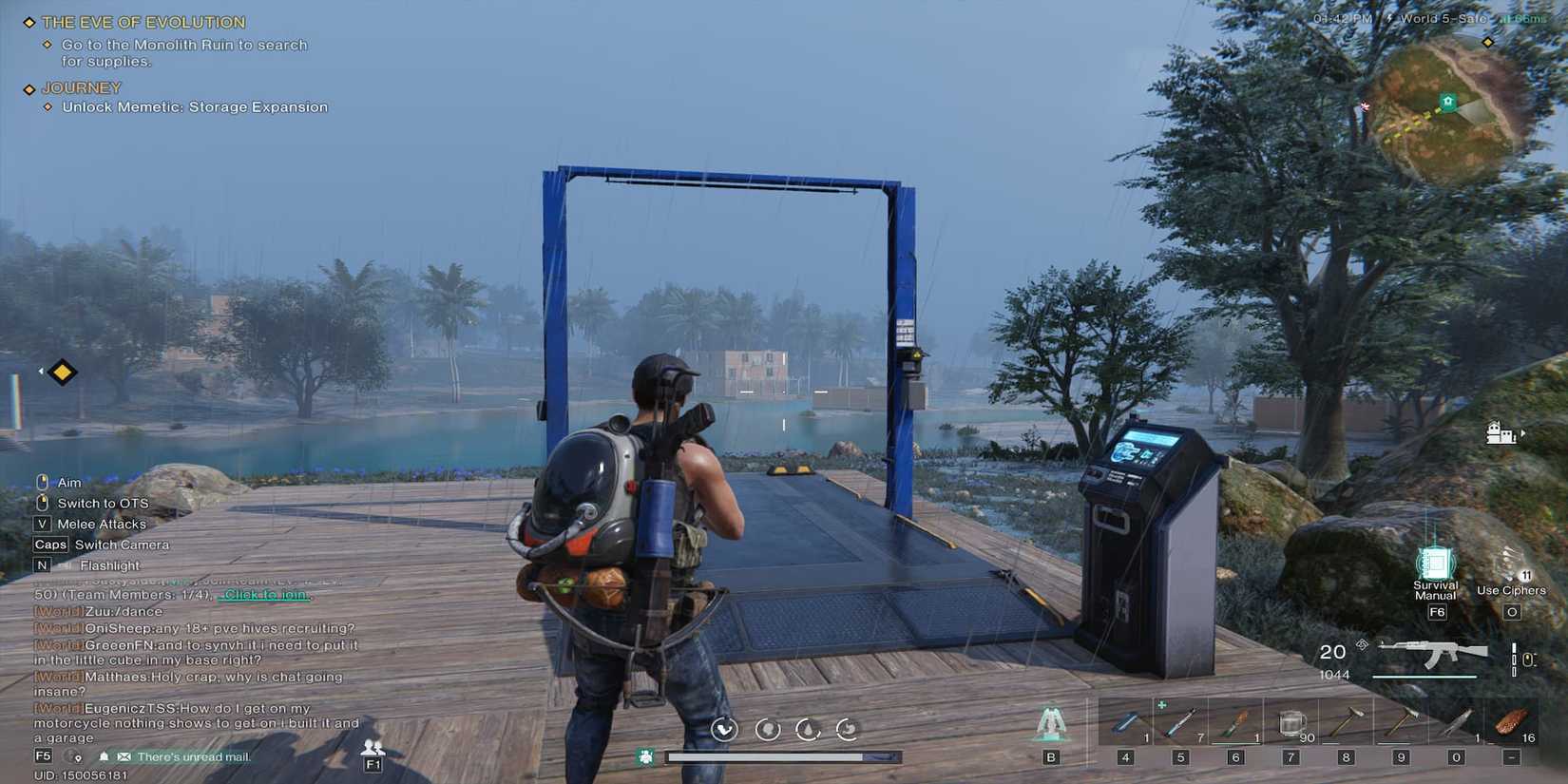This screenshot has width=1568, height=784.
Task: Click the 'Click to join' team link
Action: 261,593
